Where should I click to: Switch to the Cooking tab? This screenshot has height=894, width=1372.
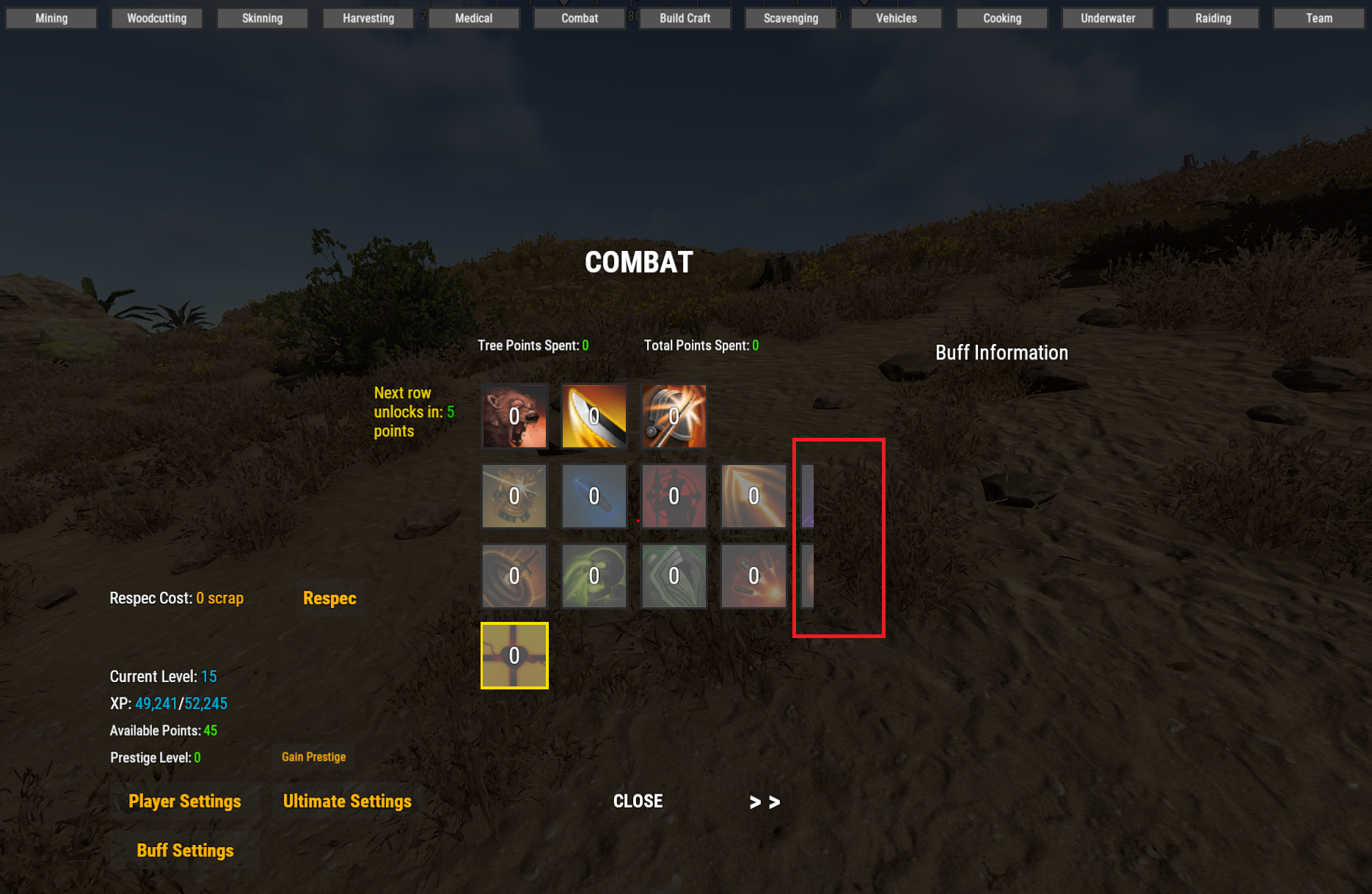tap(1001, 18)
